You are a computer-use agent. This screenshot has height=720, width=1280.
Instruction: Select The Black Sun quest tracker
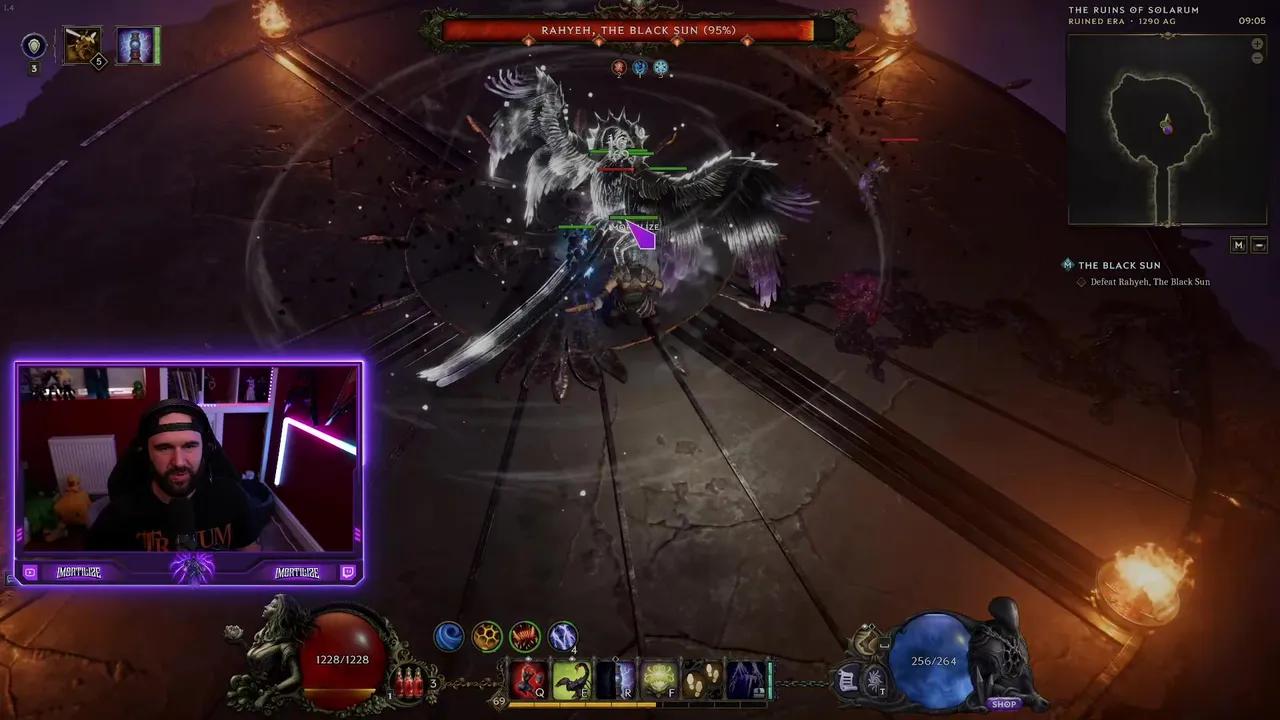click(x=1119, y=265)
